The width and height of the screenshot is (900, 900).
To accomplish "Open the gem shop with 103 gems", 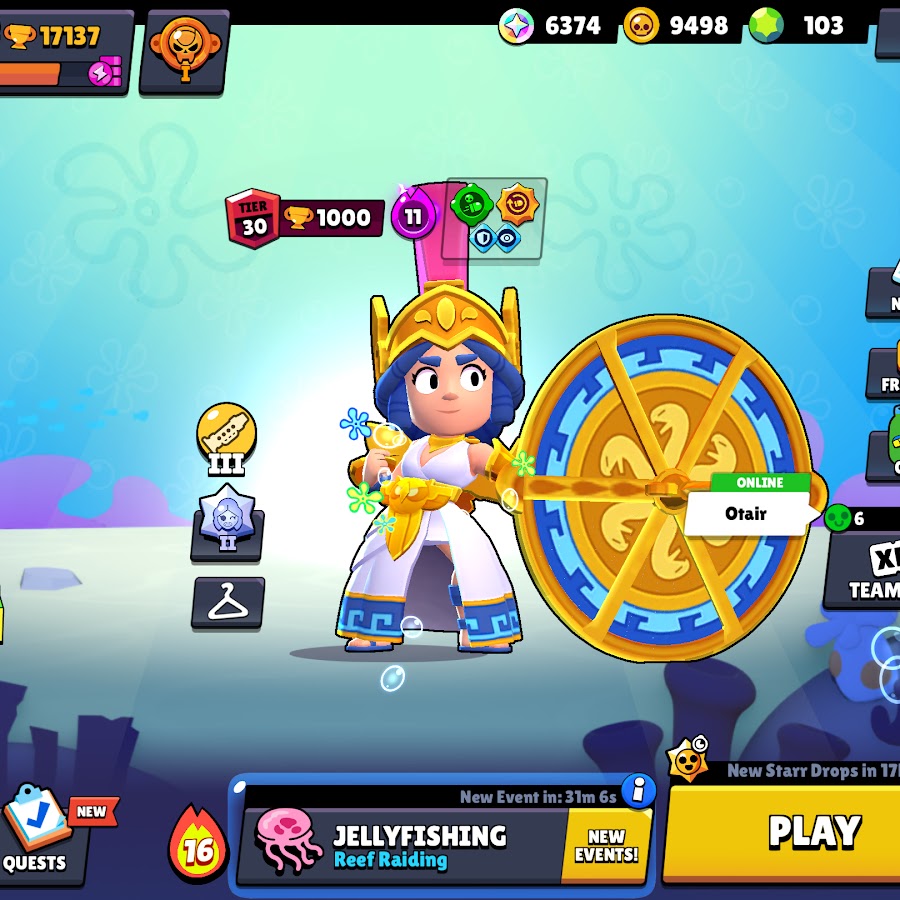I will click(808, 26).
